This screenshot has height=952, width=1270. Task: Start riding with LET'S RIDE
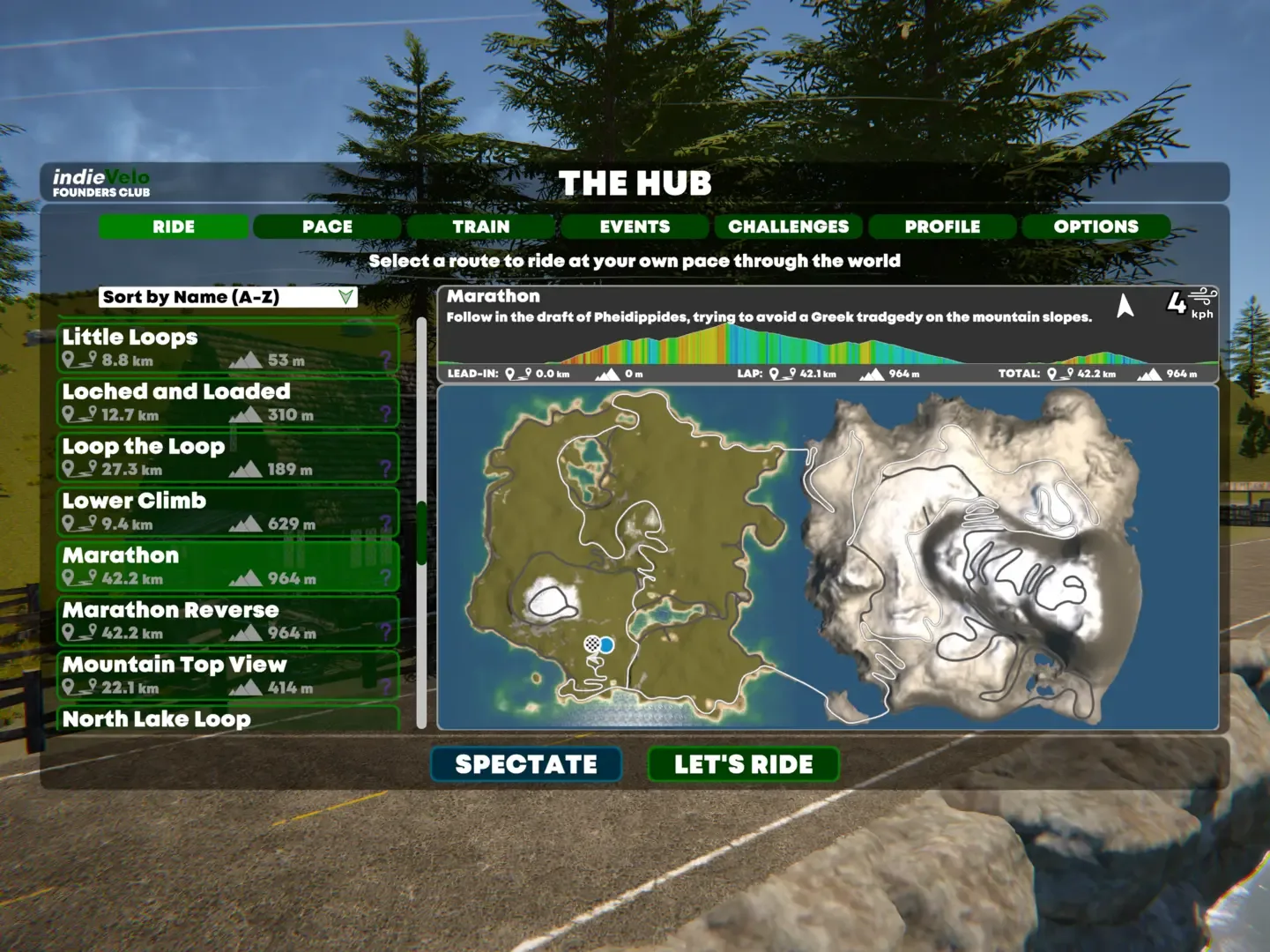(743, 764)
